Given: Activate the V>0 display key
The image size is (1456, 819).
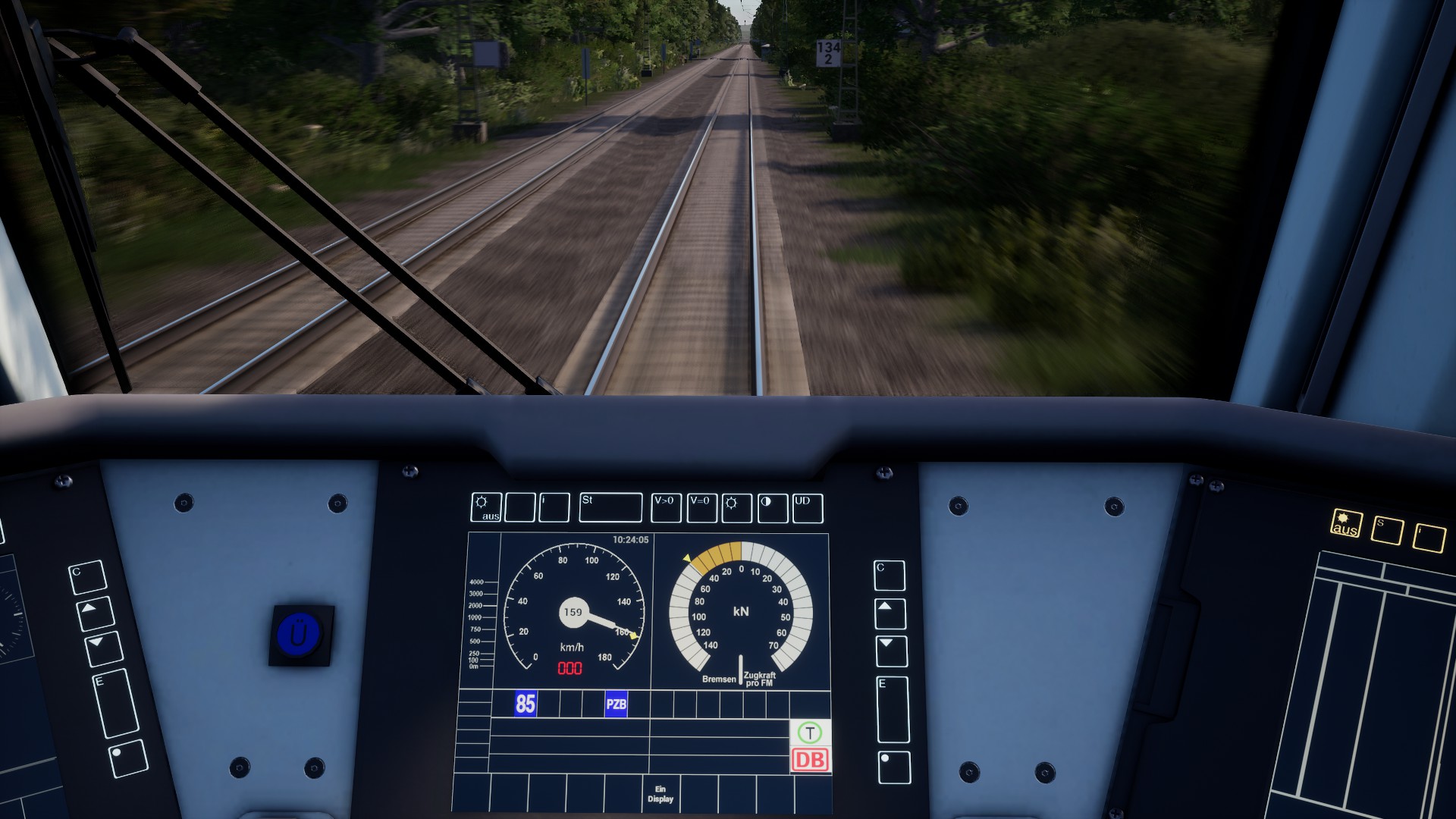Looking at the screenshot, I should pos(666,508).
